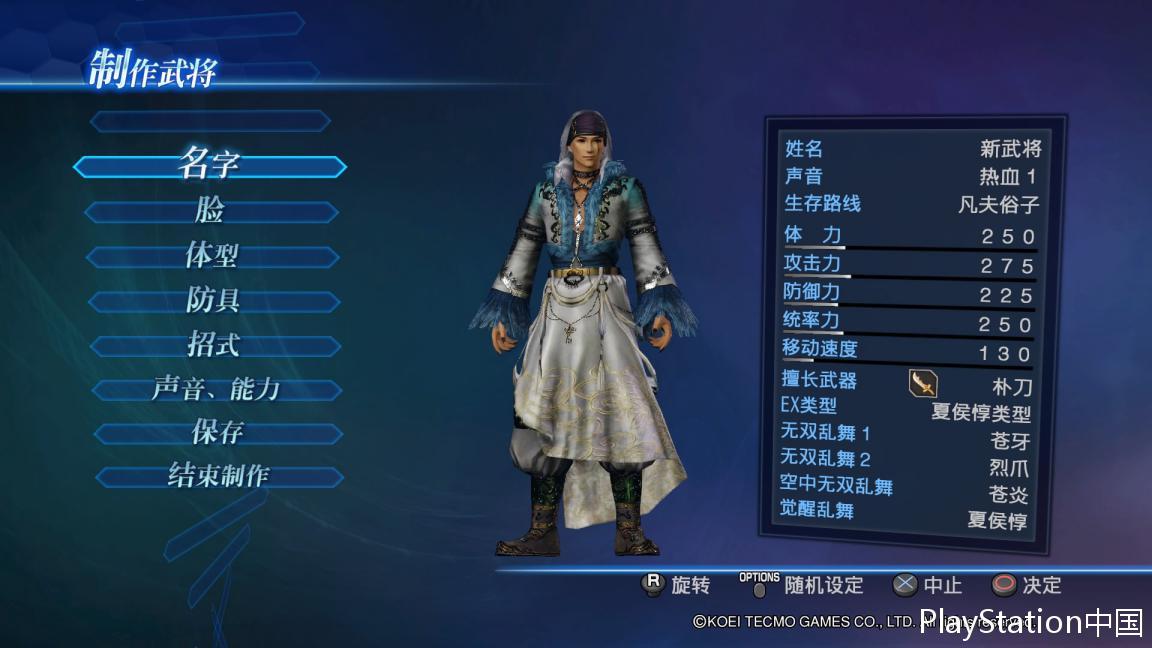
Task: Select the 招式 moves option
Action: [x=214, y=346]
